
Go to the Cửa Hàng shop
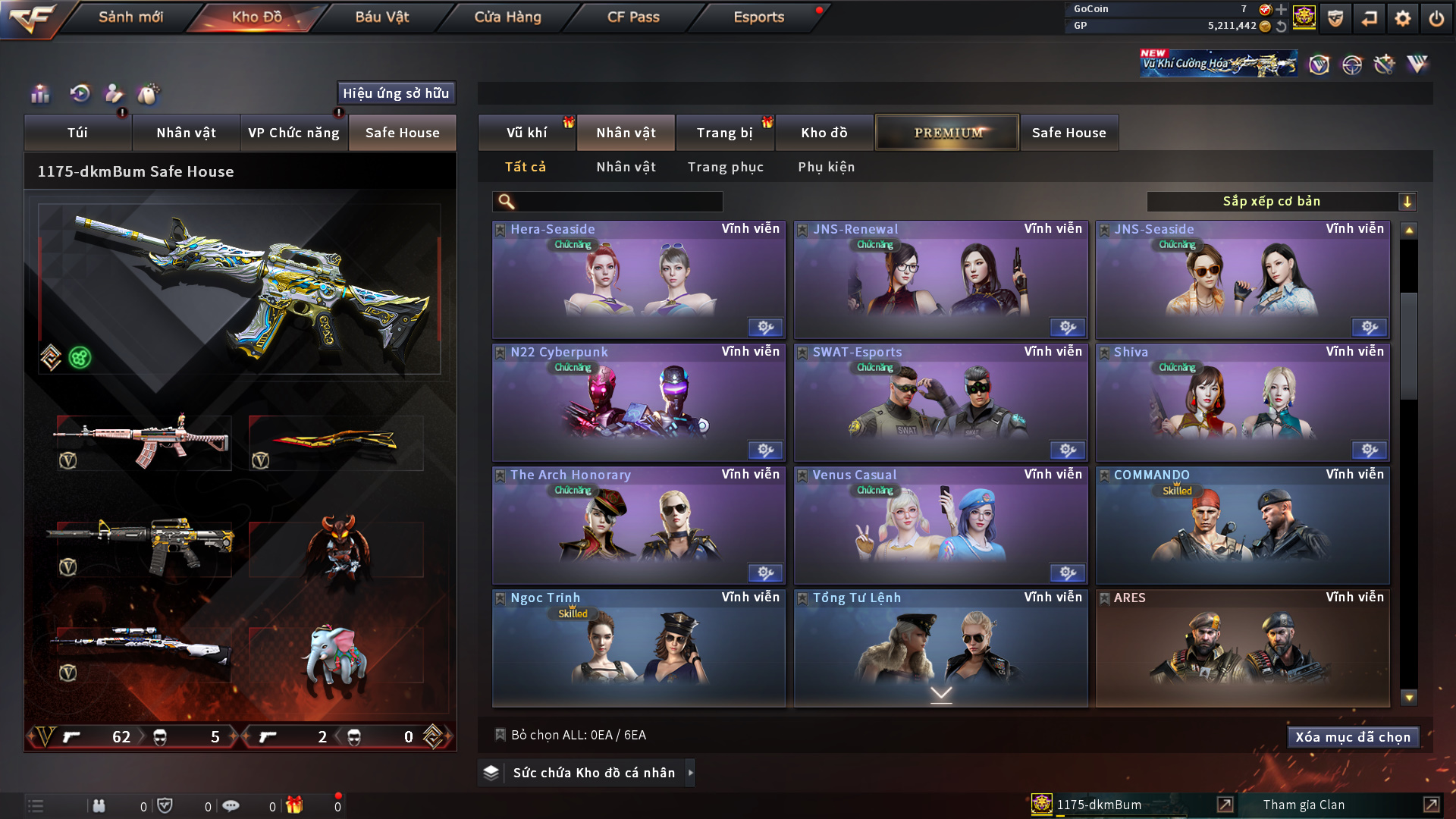[x=507, y=17]
